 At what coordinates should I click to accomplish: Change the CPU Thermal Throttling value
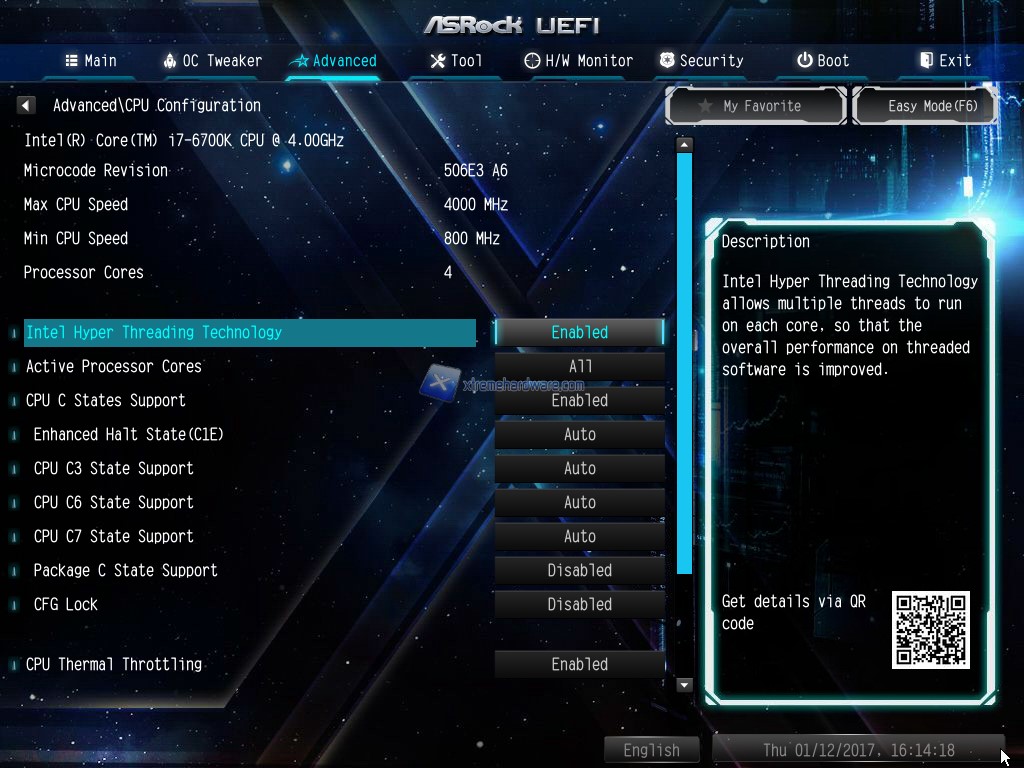click(579, 664)
